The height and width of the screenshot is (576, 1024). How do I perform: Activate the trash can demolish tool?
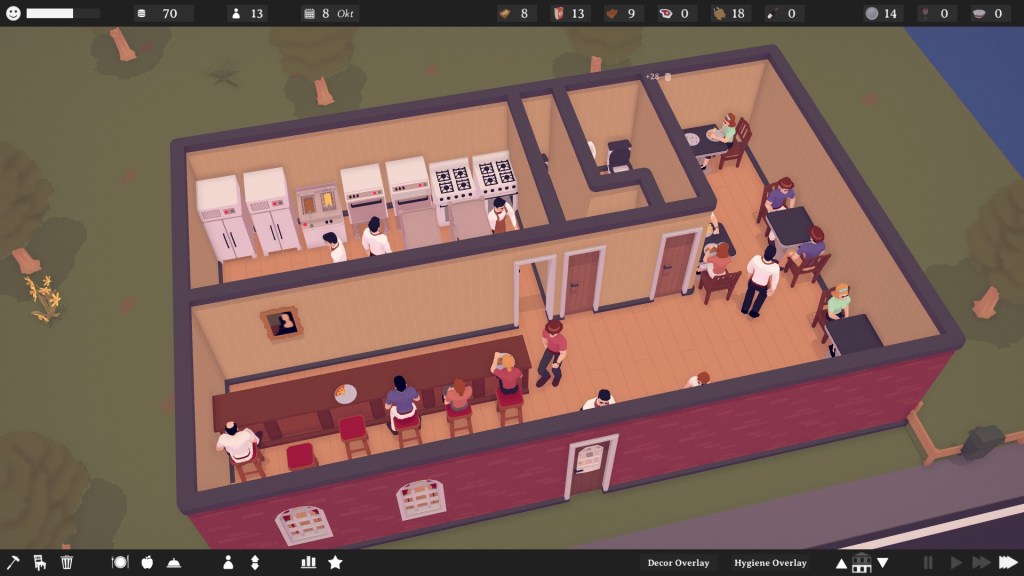point(67,562)
